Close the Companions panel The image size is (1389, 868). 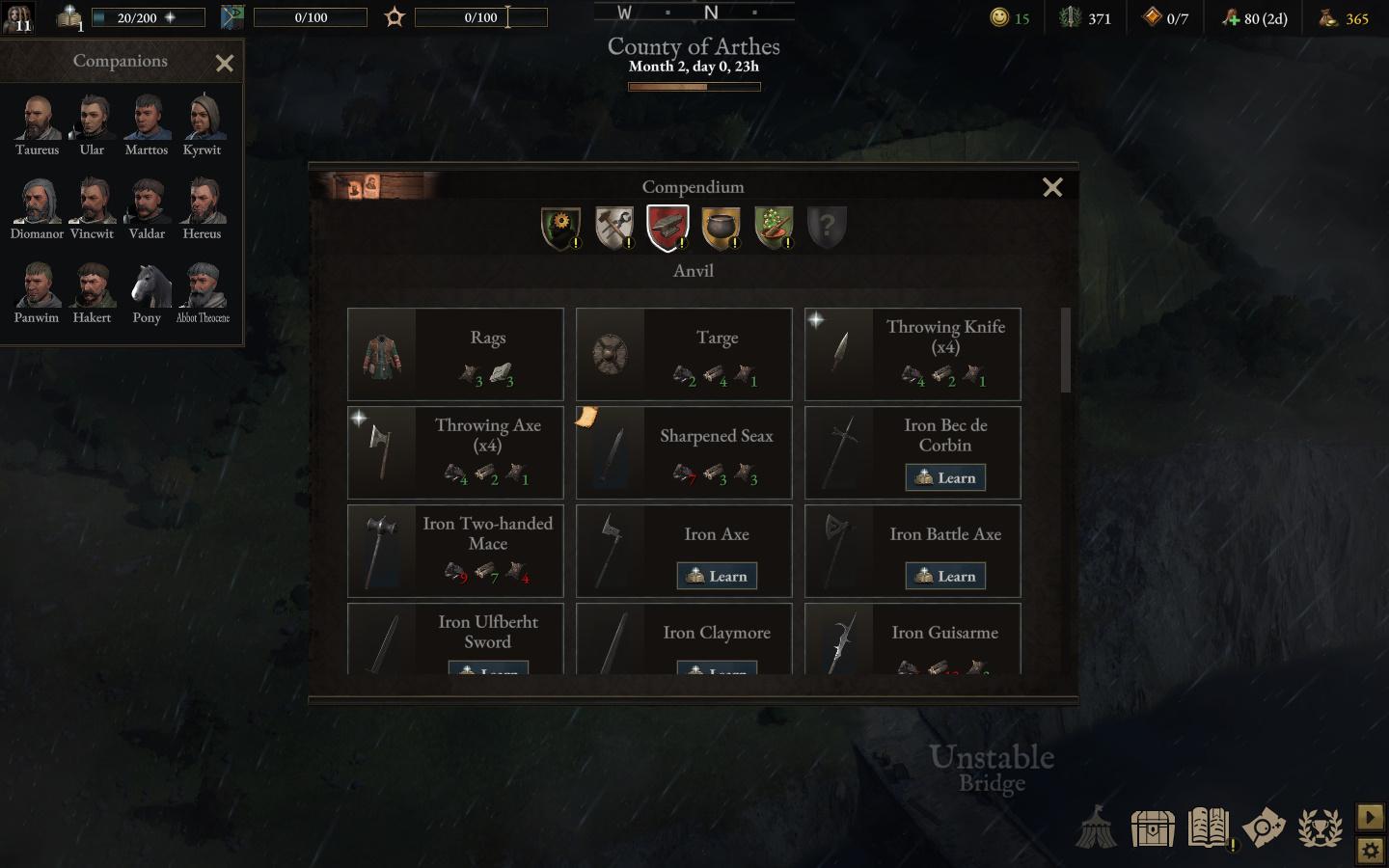pyautogui.click(x=225, y=64)
